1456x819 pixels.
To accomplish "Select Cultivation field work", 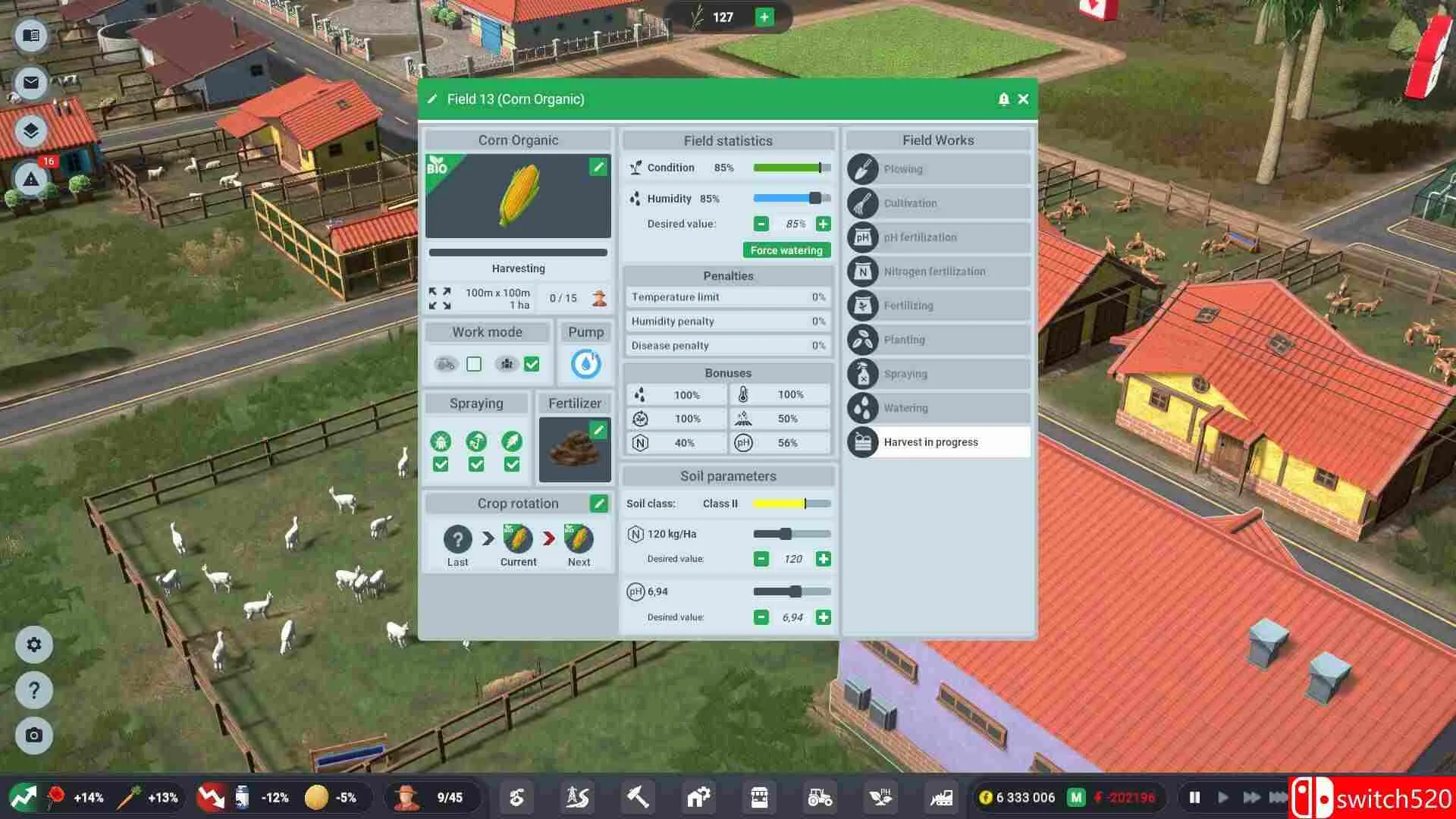I will 938,202.
